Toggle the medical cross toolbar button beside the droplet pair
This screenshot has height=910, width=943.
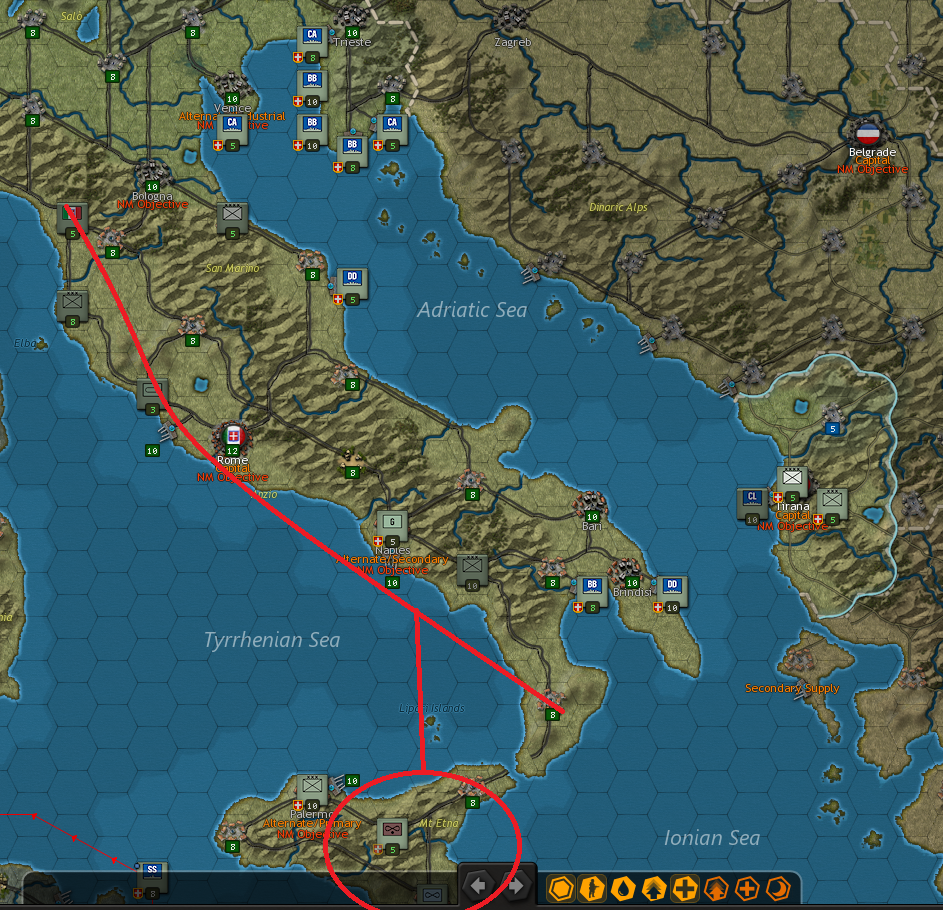(685, 887)
